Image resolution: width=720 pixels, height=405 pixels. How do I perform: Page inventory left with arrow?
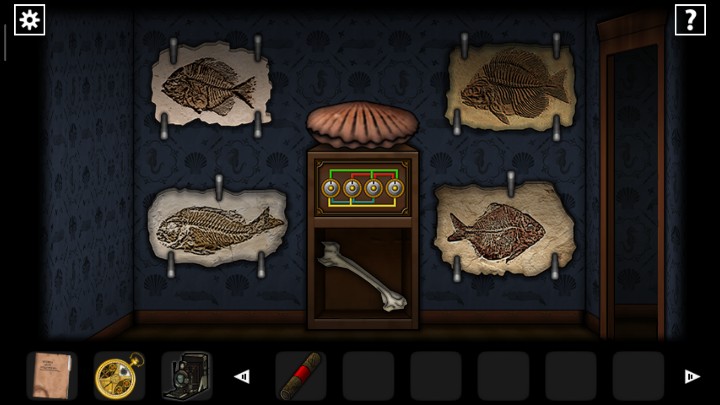click(241, 376)
